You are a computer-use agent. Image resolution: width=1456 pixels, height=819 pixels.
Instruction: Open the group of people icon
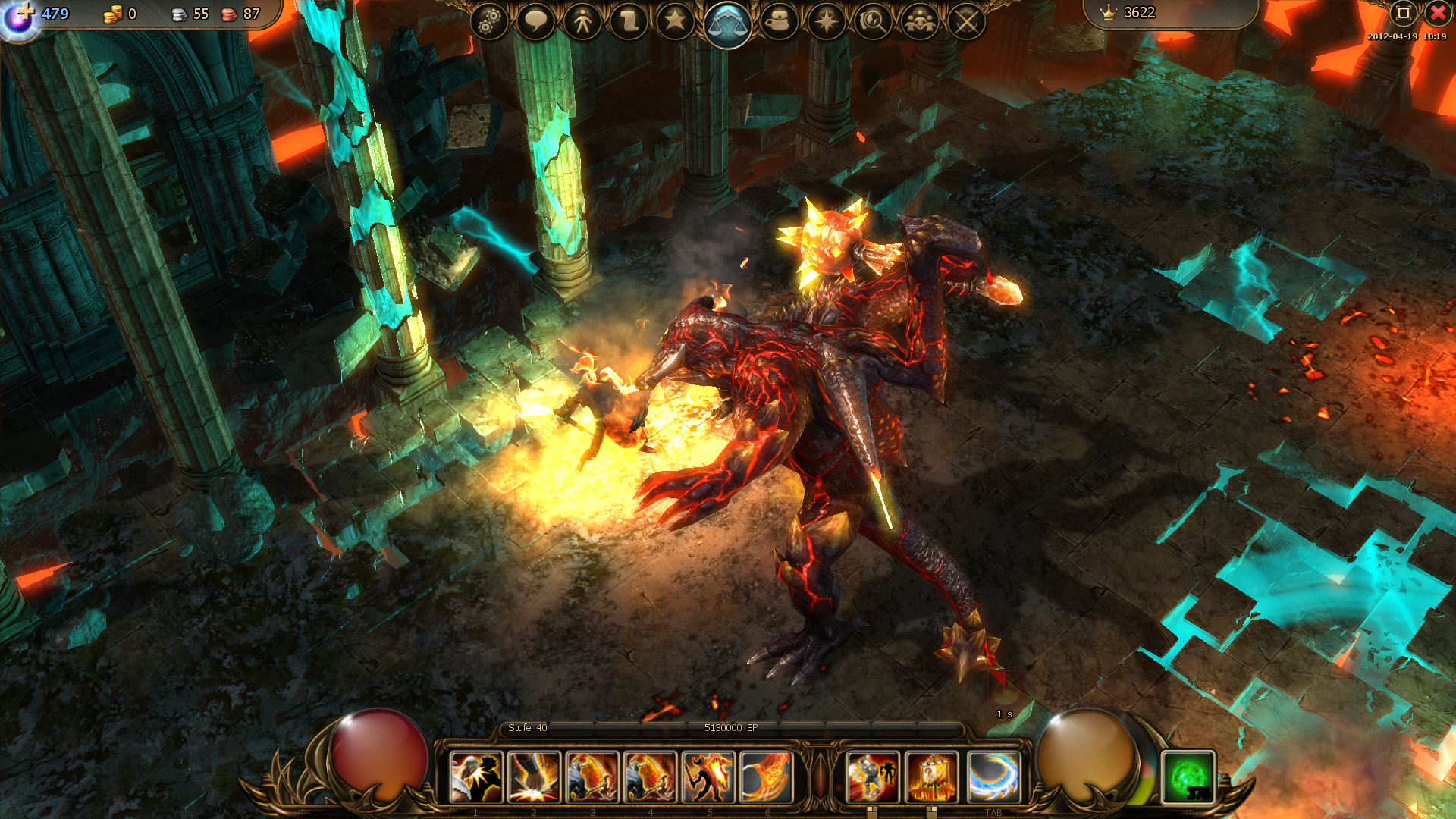(x=920, y=21)
